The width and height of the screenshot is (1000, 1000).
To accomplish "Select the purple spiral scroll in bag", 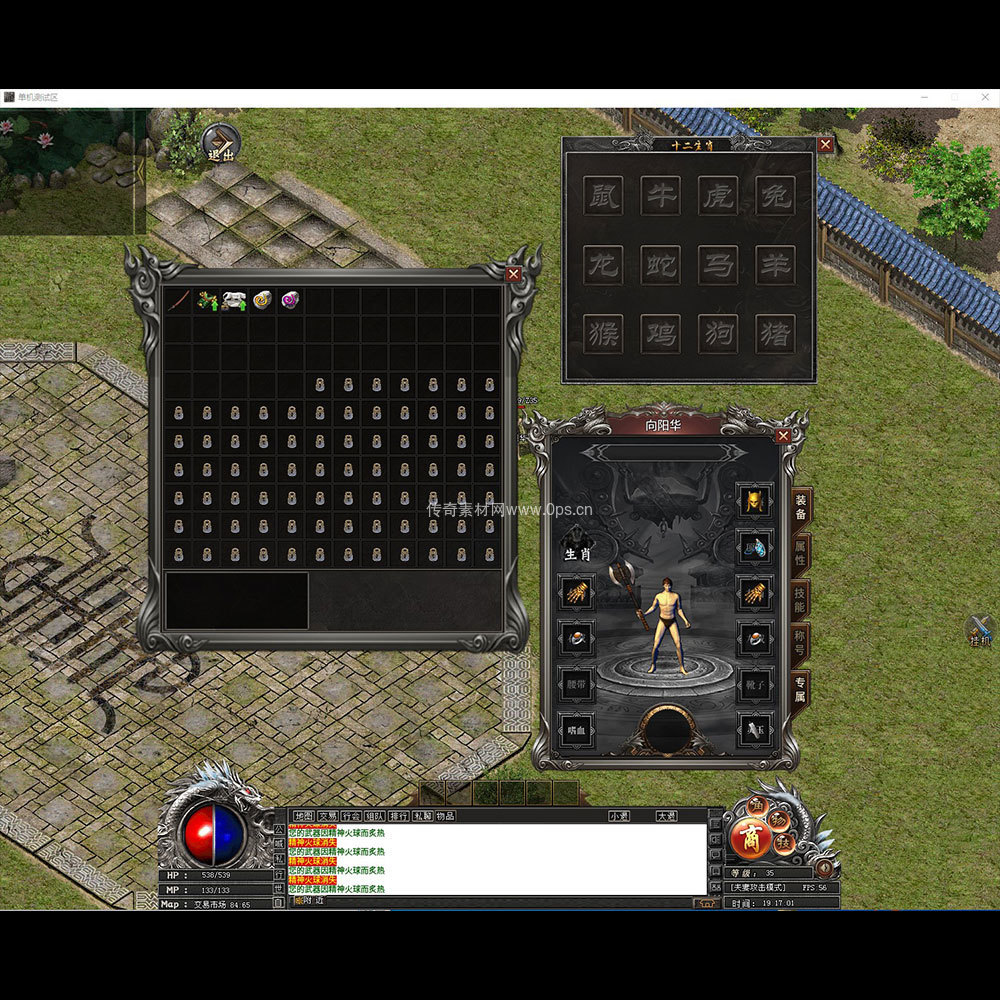I will click(290, 300).
